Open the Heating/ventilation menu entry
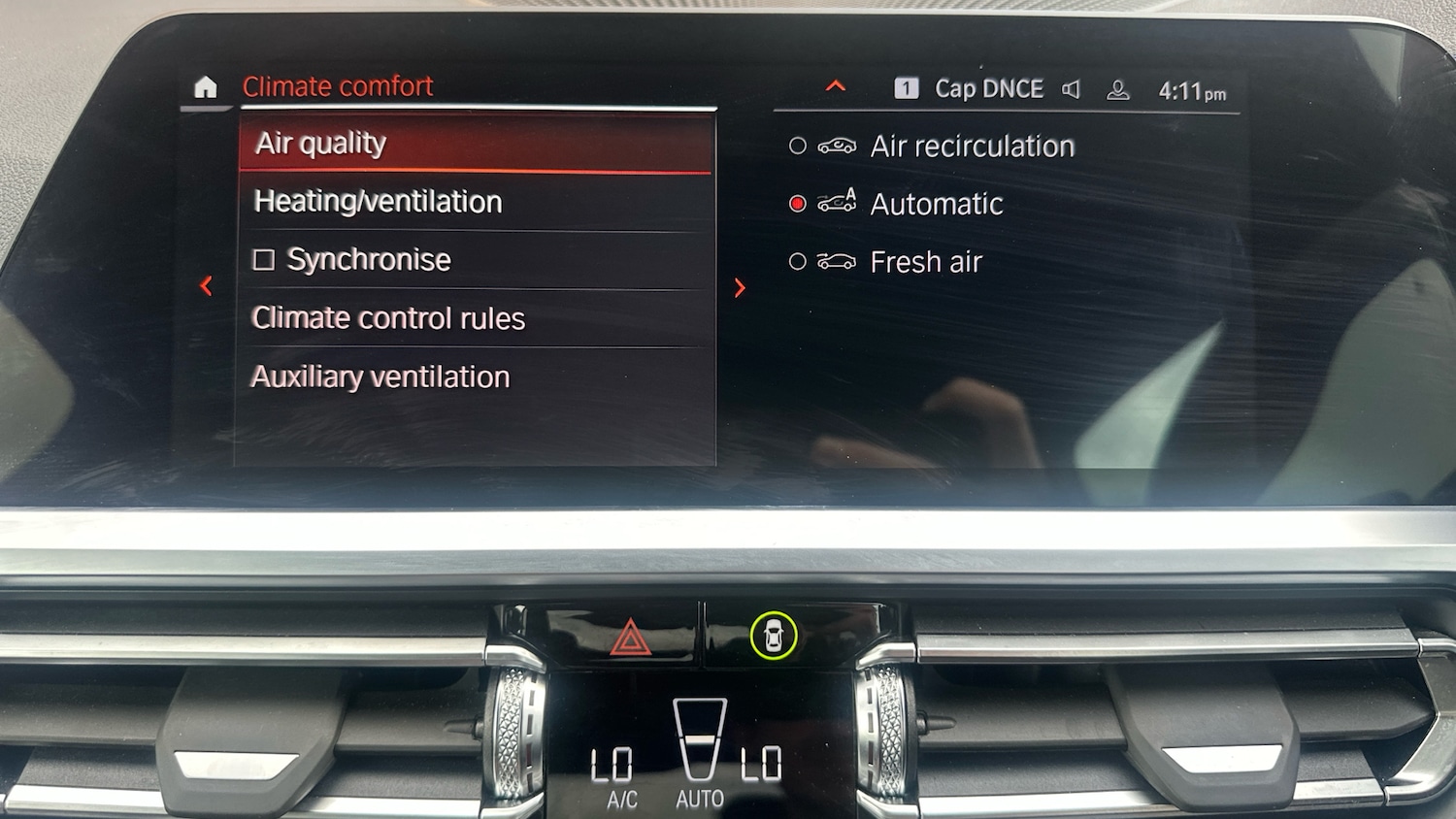The height and width of the screenshot is (819, 1456). tap(378, 202)
